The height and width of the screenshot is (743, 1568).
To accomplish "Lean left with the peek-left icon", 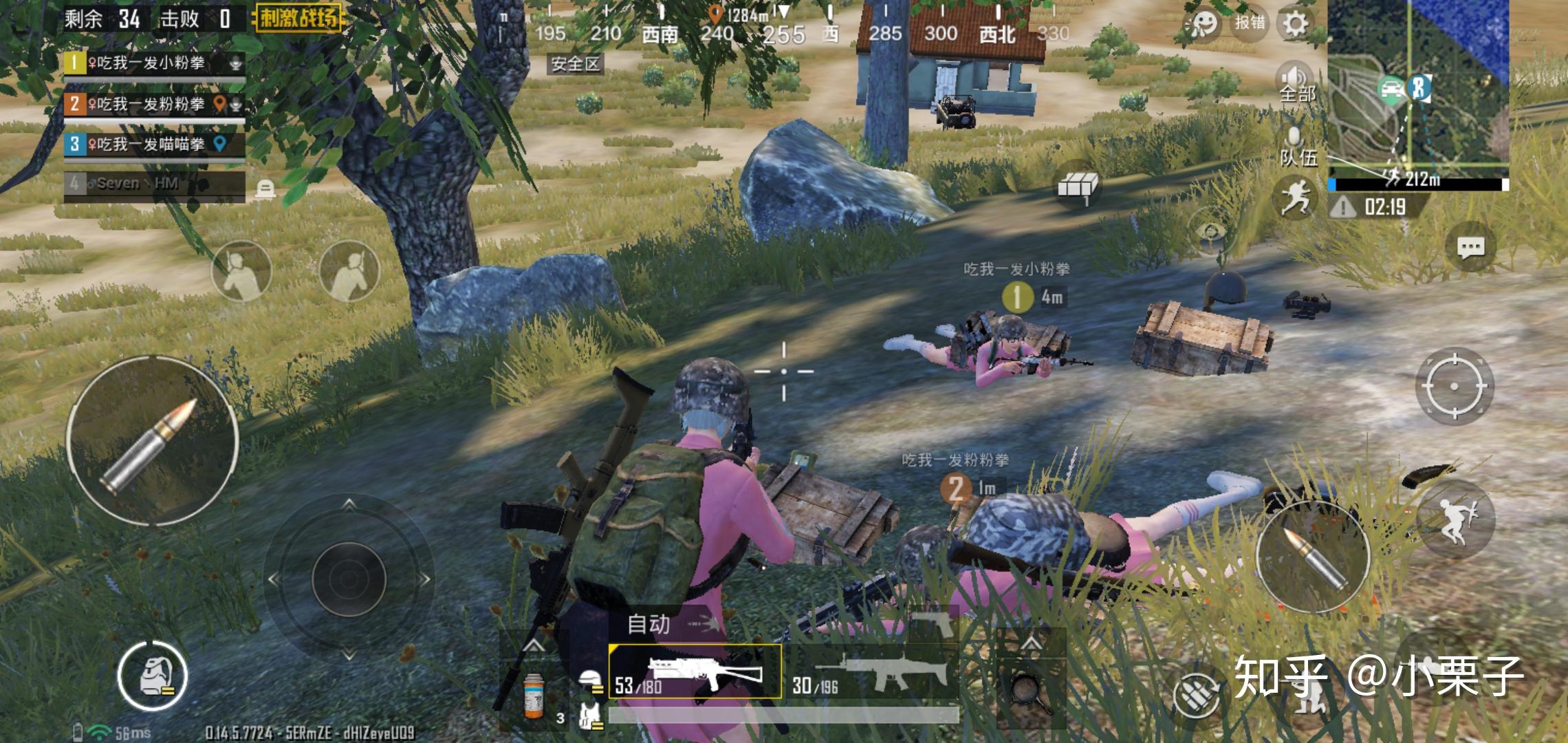I will [x=241, y=271].
